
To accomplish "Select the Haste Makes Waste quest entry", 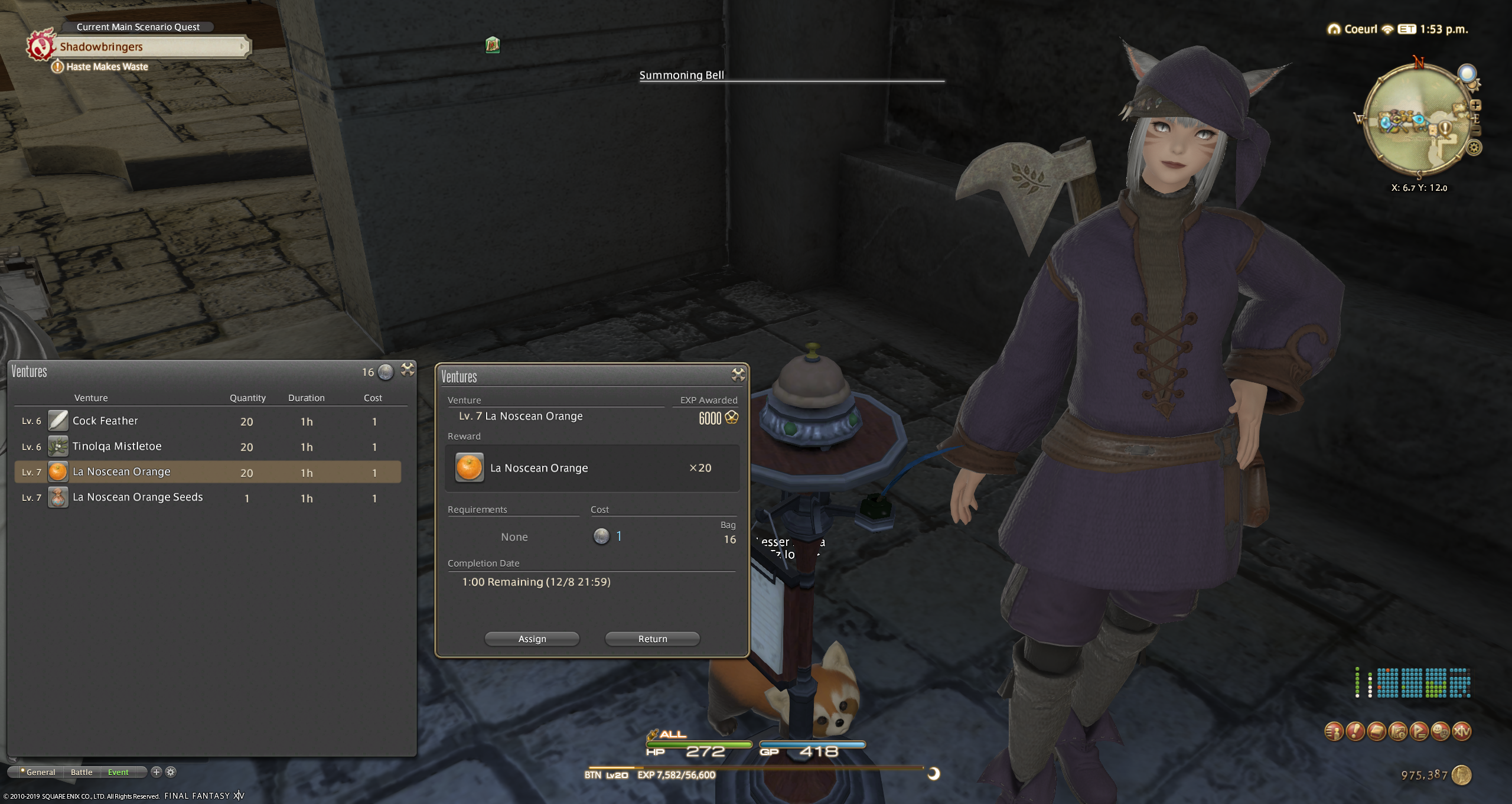I will (107, 67).
